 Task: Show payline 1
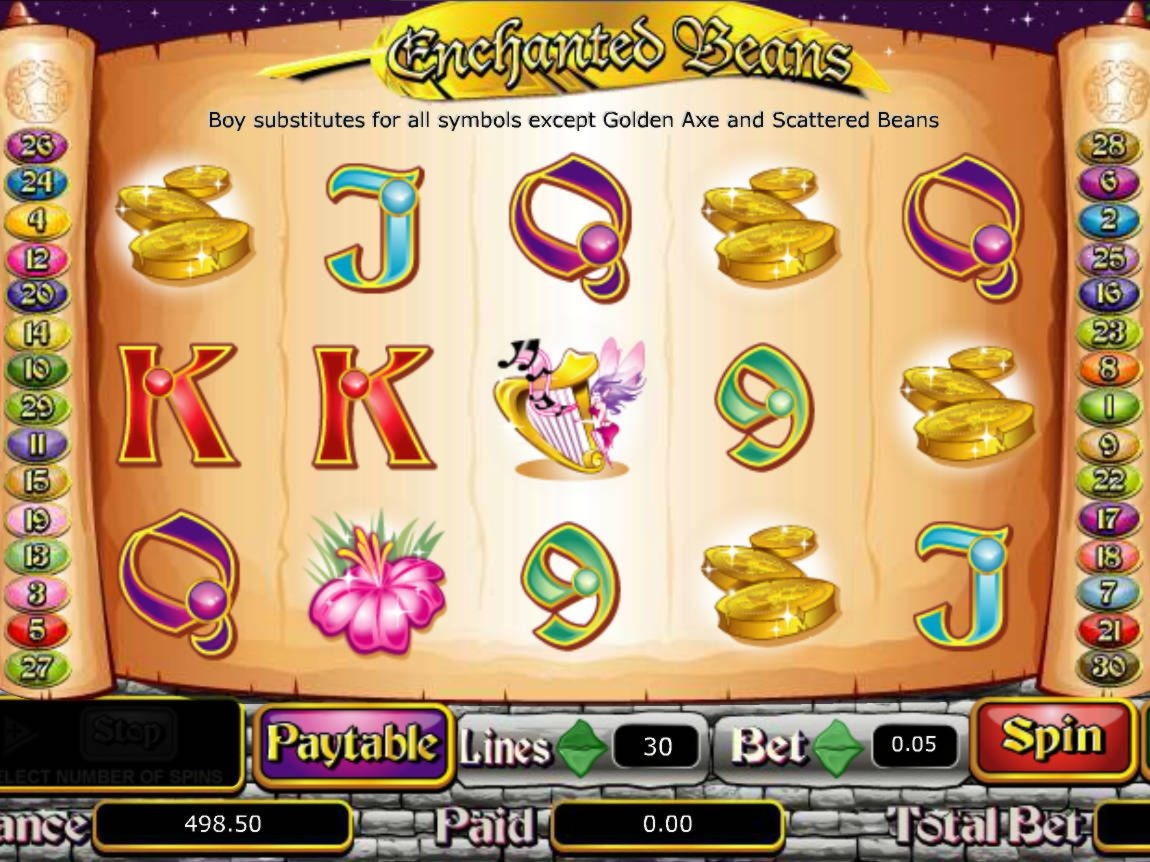coord(1108,407)
